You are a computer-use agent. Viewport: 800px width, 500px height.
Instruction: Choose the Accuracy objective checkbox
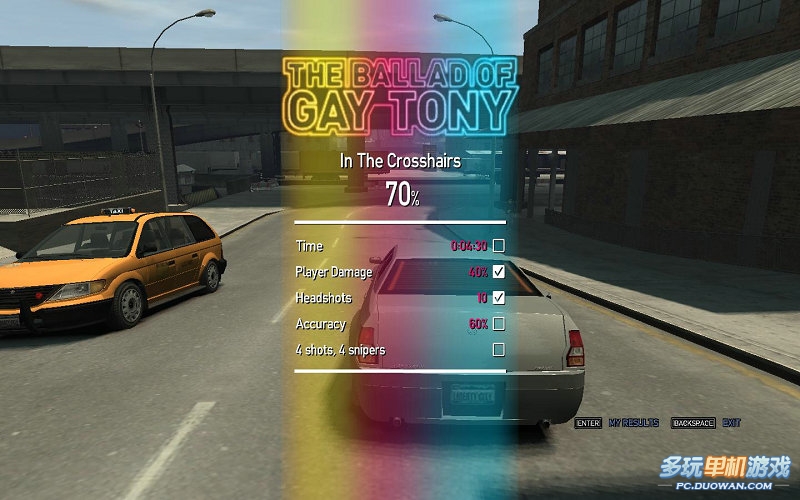[498, 324]
